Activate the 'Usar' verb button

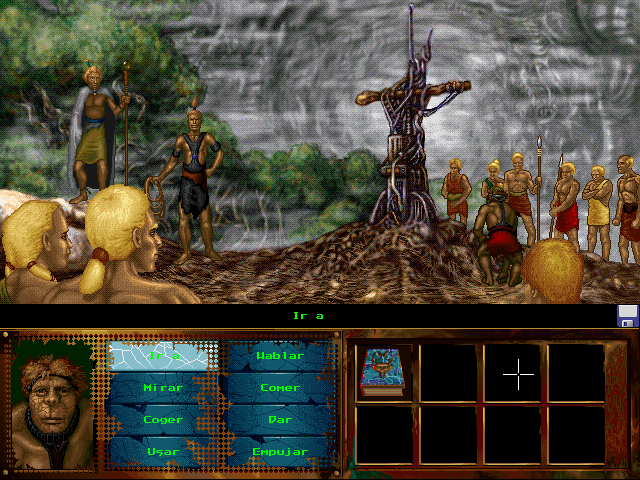coord(163,451)
